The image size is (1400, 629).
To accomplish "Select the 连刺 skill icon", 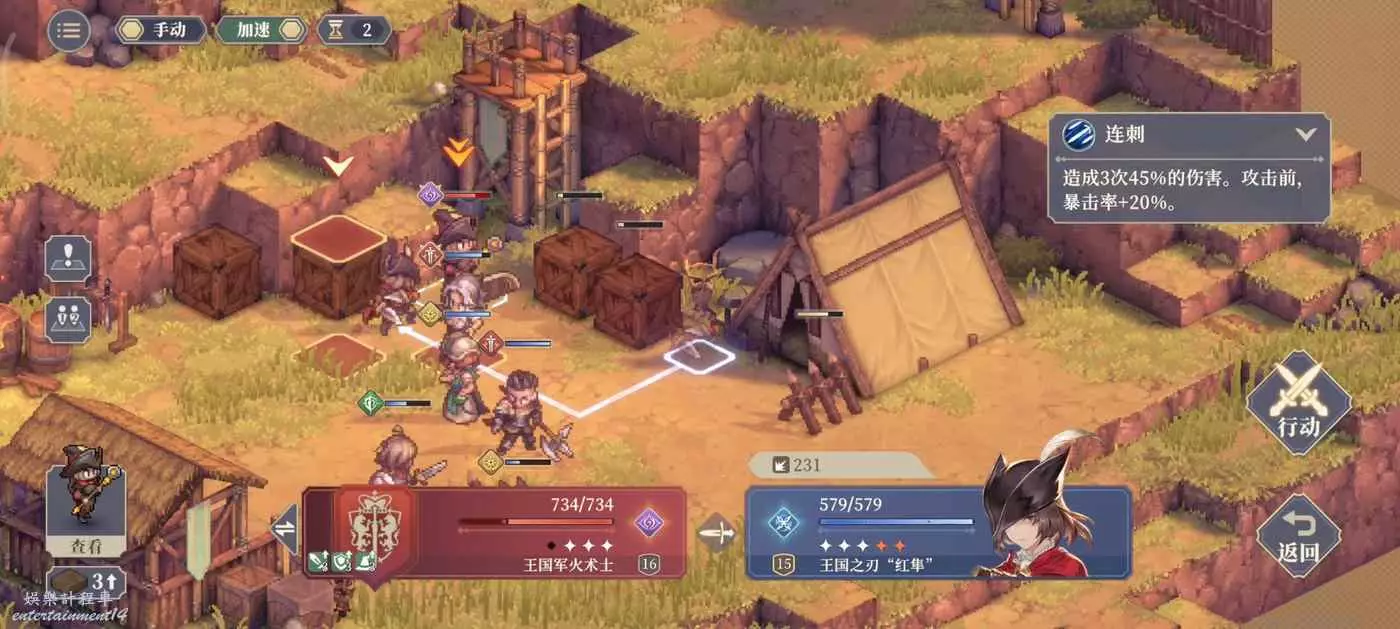I will pos(1078,135).
